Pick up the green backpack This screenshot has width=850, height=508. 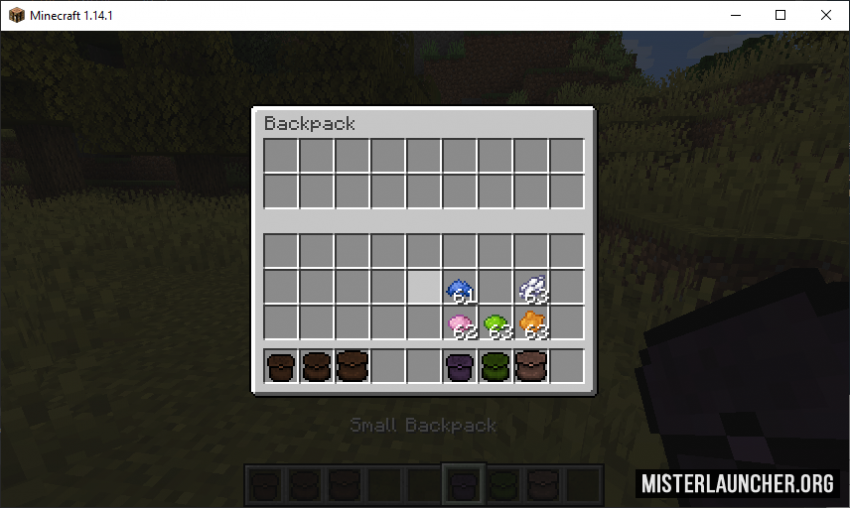[495, 366]
